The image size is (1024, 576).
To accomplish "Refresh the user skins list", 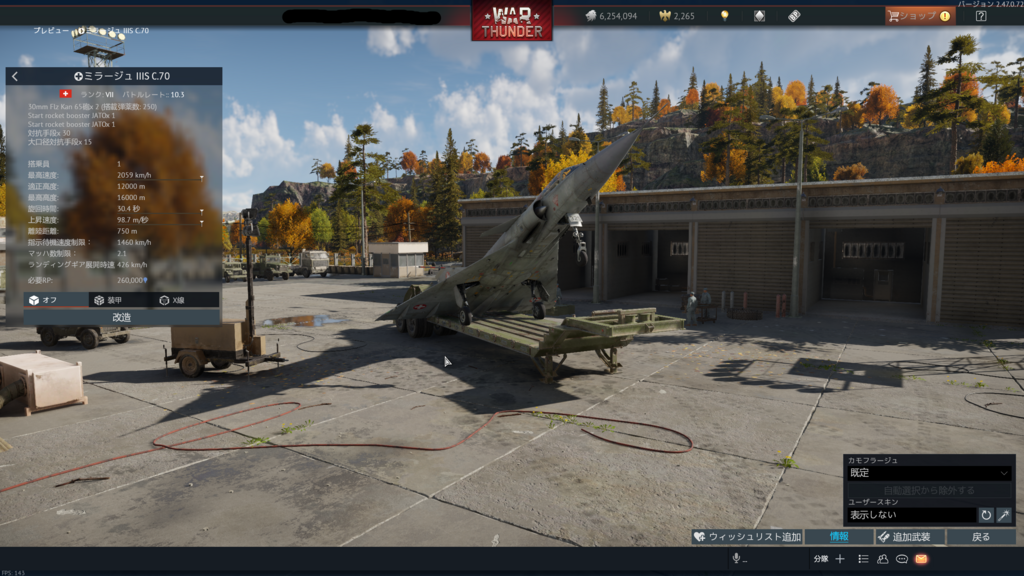I will click(986, 515).
